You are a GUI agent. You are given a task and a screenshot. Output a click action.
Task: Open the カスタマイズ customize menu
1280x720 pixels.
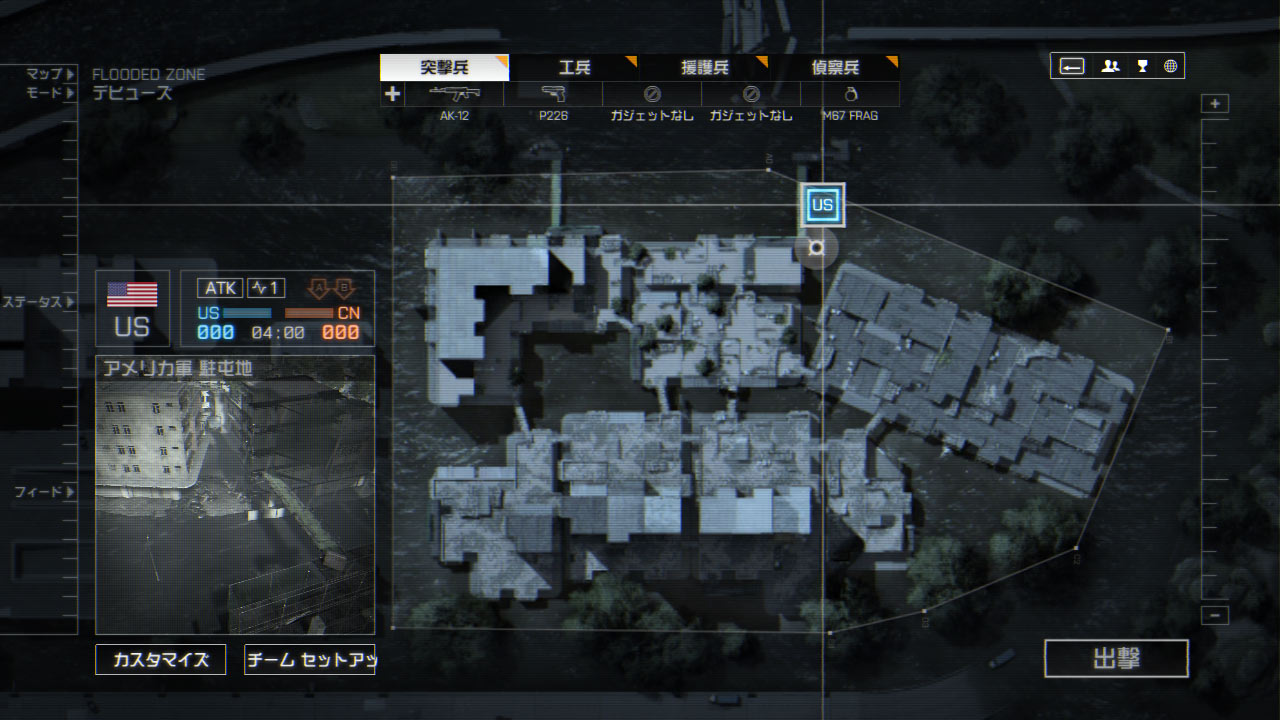coord(161,660)
